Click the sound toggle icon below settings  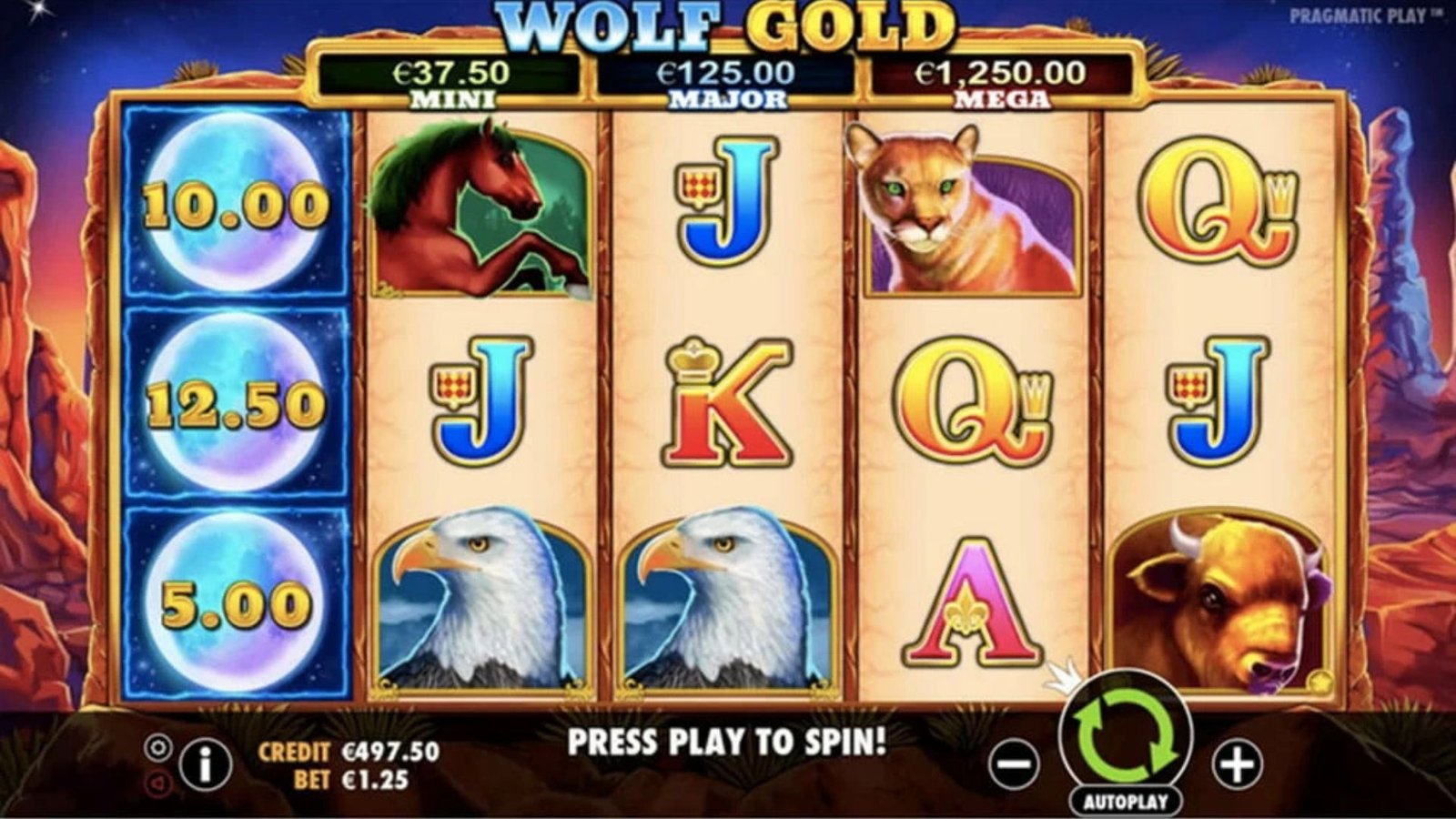tap(157, 781)
